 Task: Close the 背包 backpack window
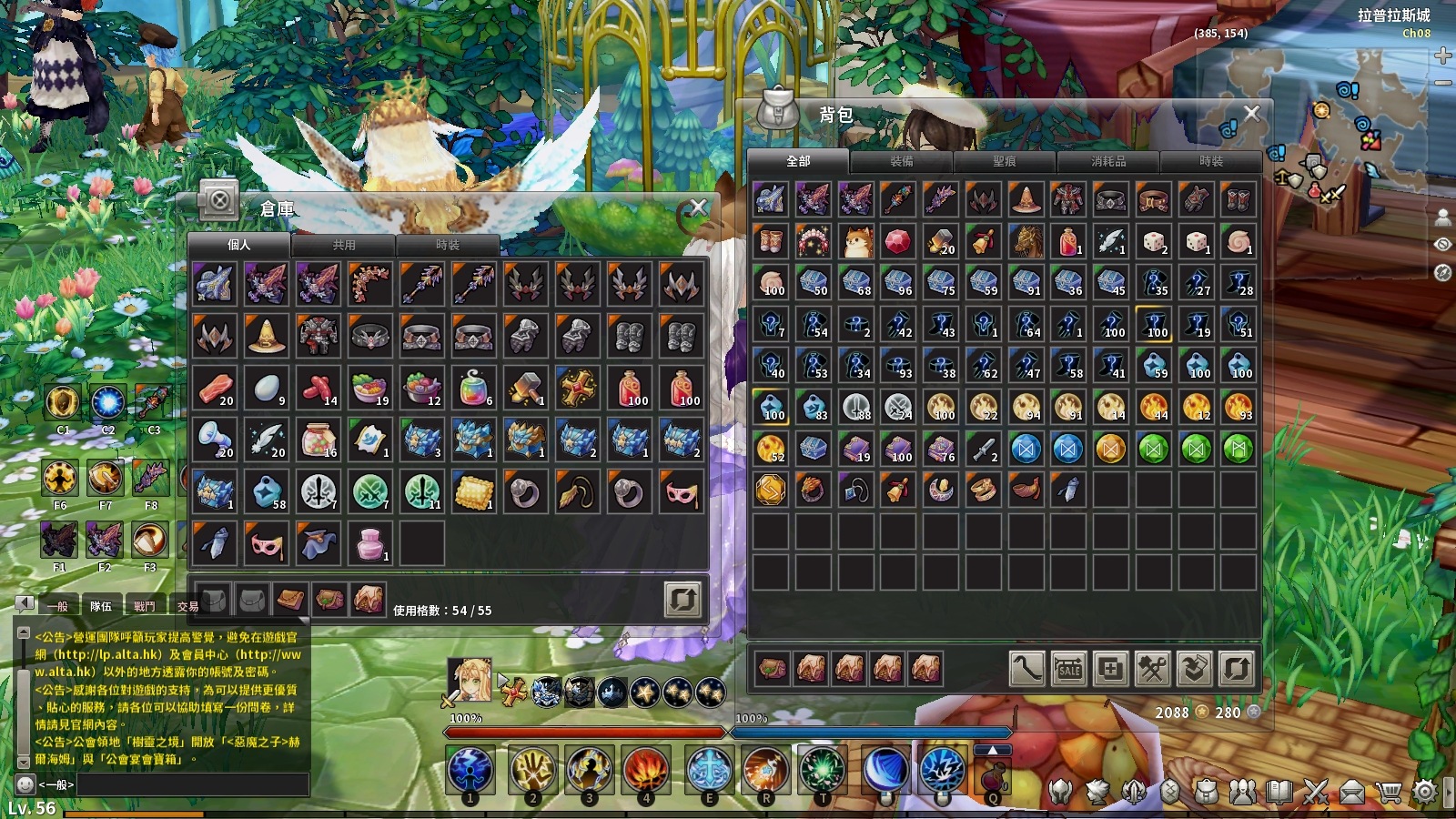pos(1252,113)
